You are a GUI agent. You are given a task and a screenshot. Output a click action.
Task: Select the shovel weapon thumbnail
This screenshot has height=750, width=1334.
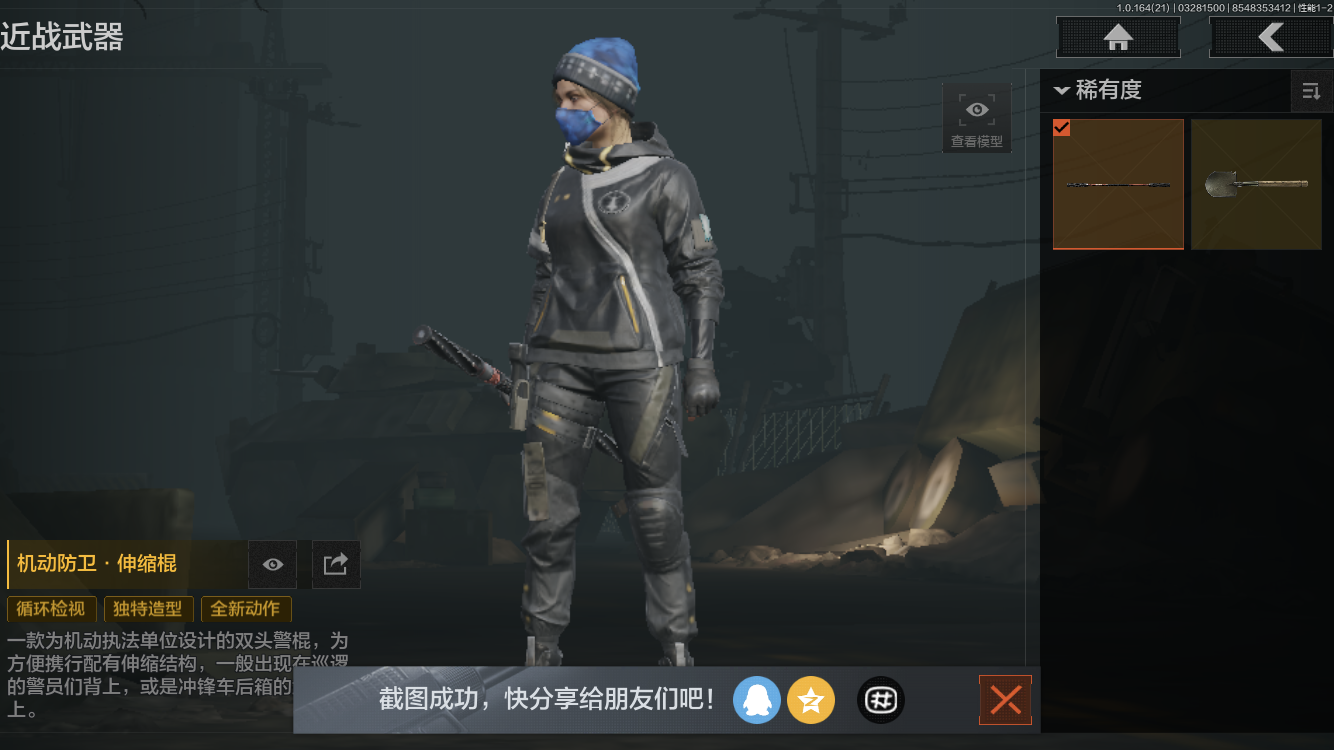[x=1256, y=184]
